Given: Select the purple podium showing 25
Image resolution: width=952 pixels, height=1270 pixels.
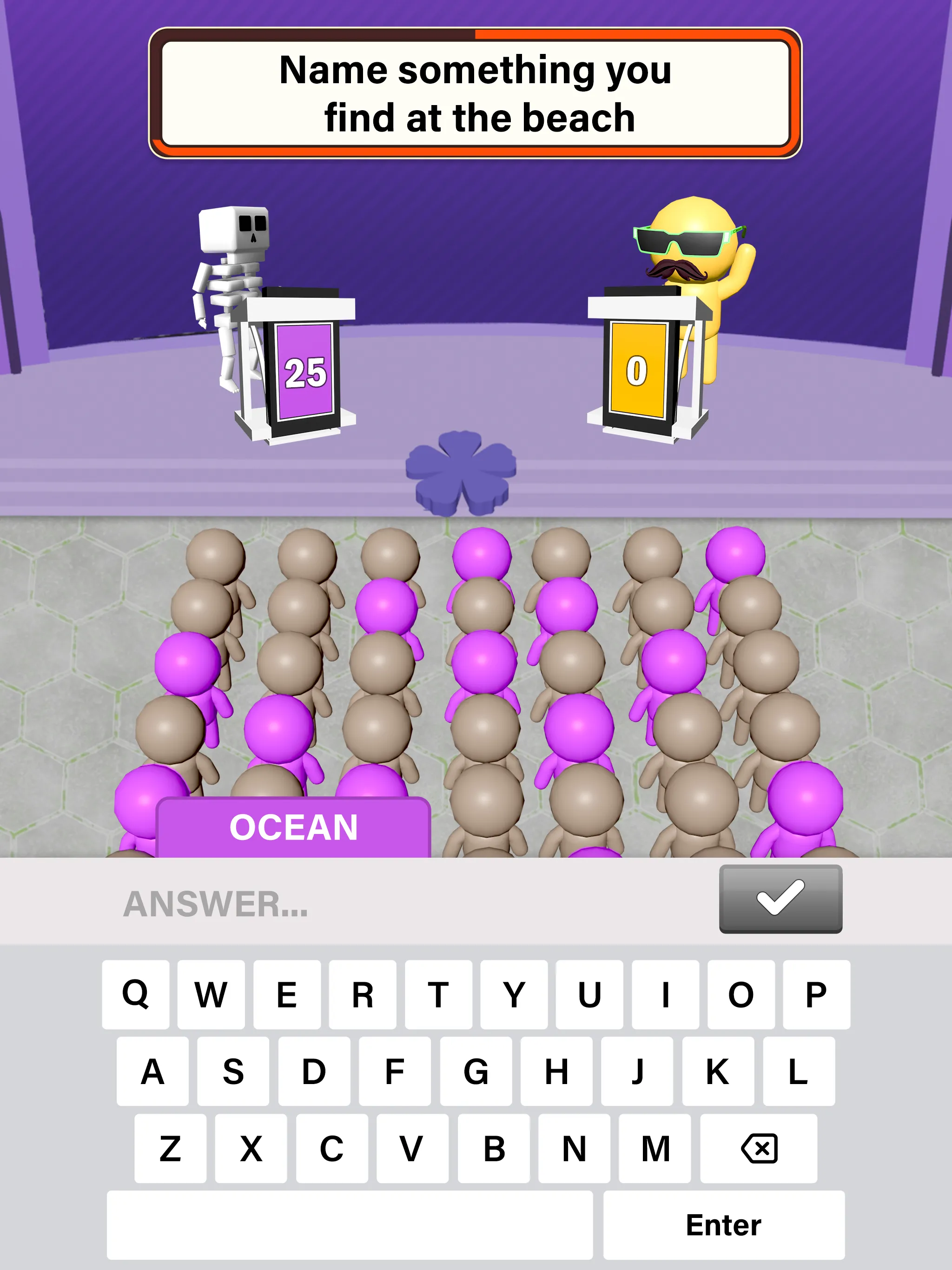Looking at the screenshot, I should click(305, 370).
